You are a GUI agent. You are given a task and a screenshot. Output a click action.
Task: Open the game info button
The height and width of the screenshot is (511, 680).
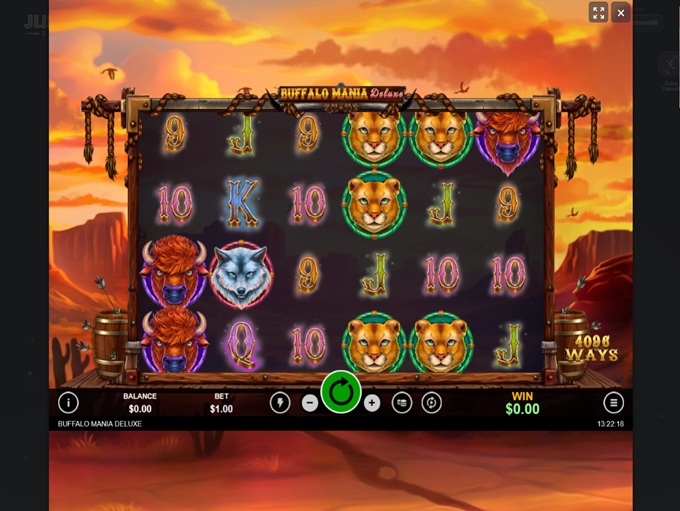click(68, 403)
